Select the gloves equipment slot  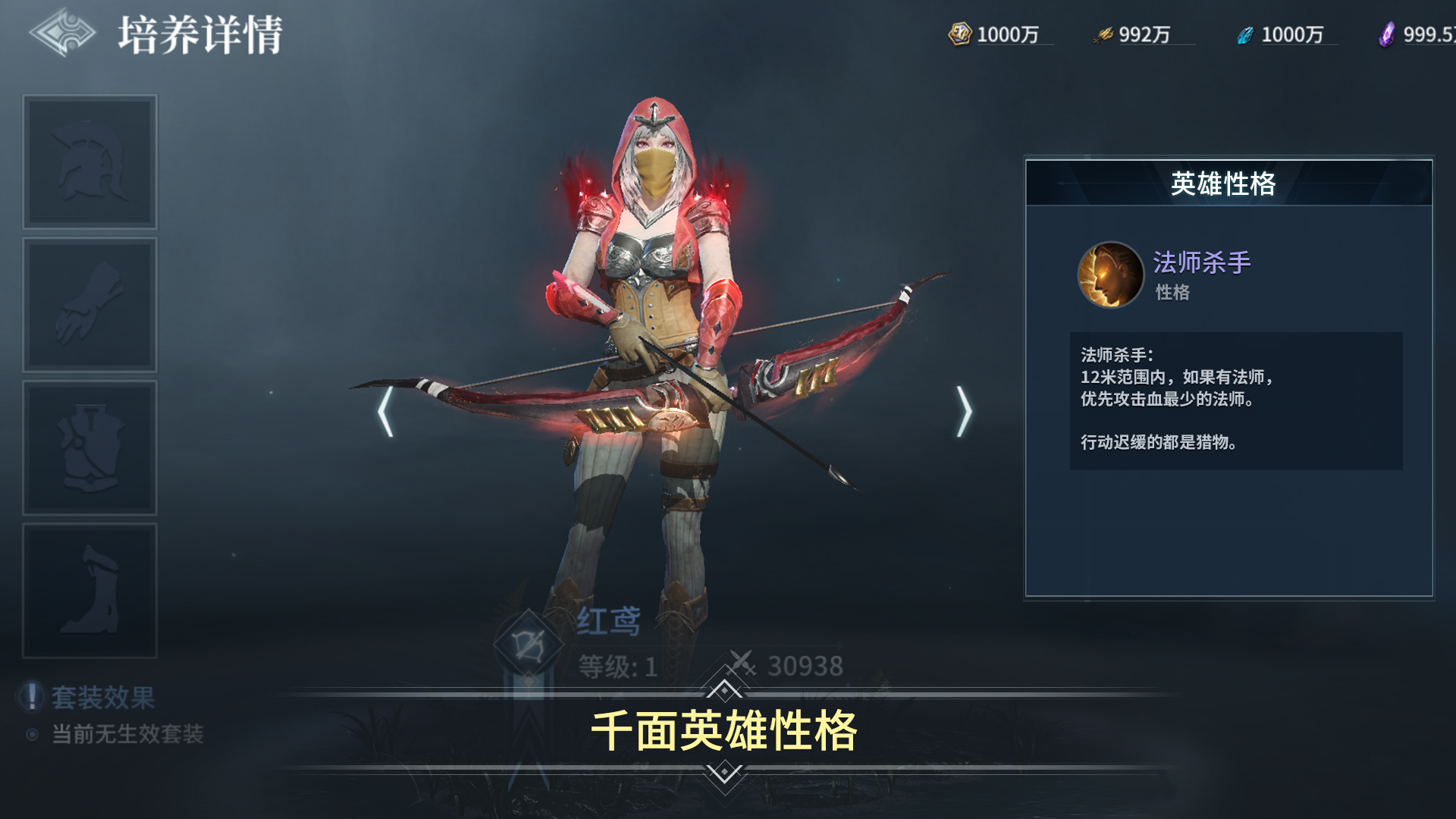(89, 303)
